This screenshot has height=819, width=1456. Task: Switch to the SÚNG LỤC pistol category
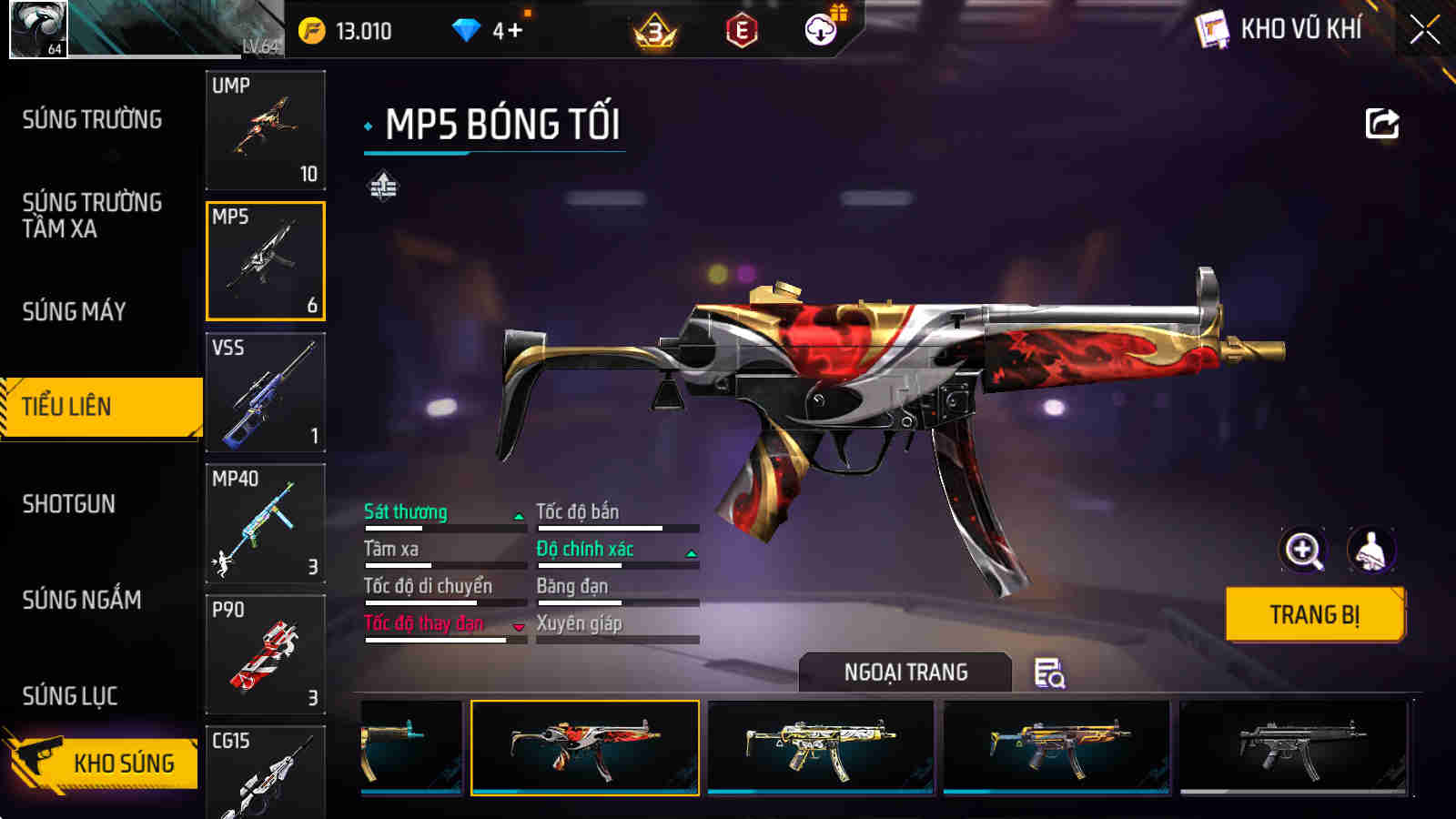(x=70, y=696)
